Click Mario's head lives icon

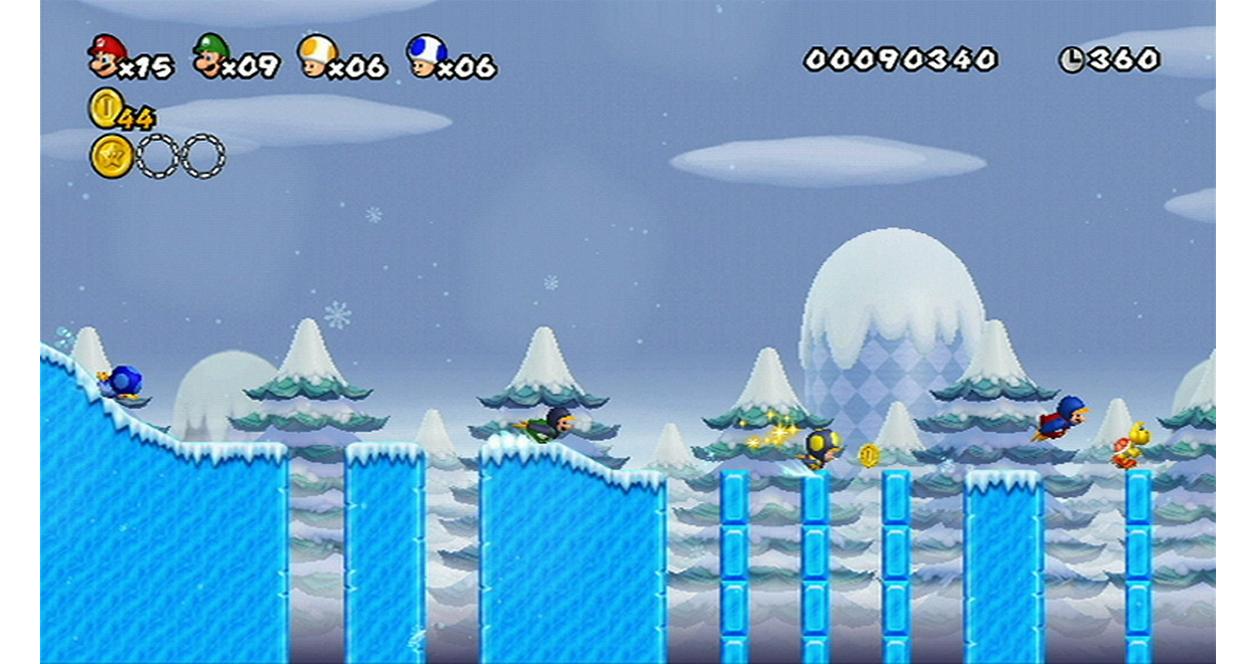[x=105, y=56]
